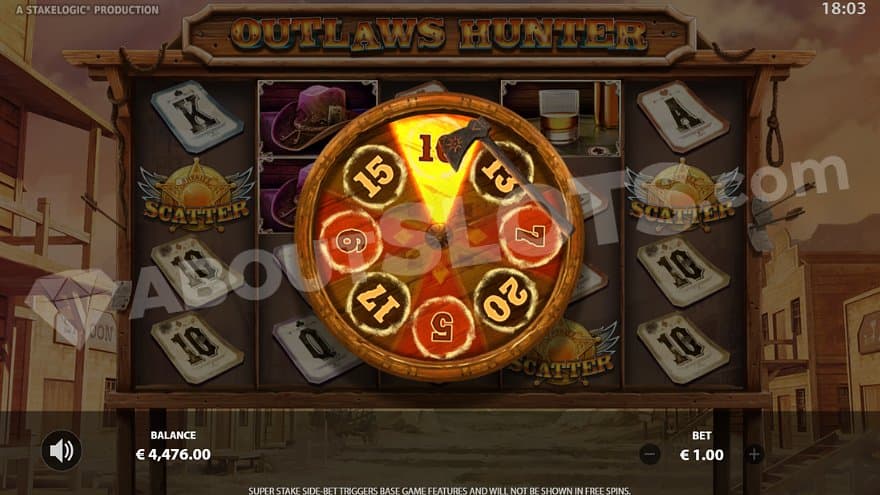
Task: Increase the bet with the plus button
Action: (754, 454)
